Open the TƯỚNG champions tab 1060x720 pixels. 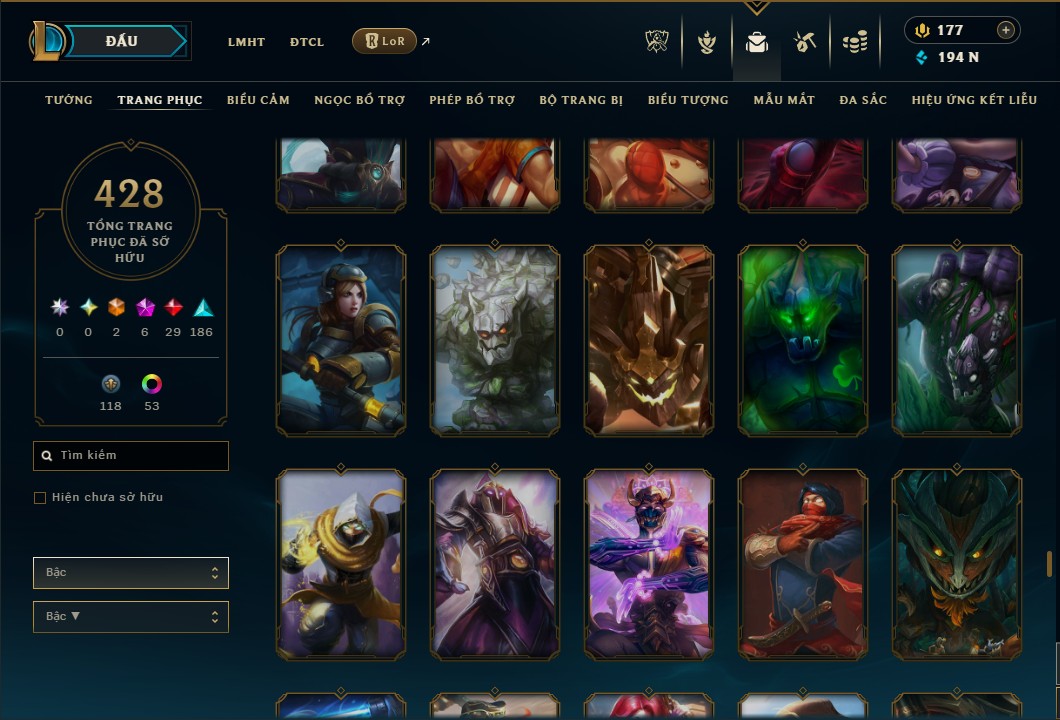[69, 100]
